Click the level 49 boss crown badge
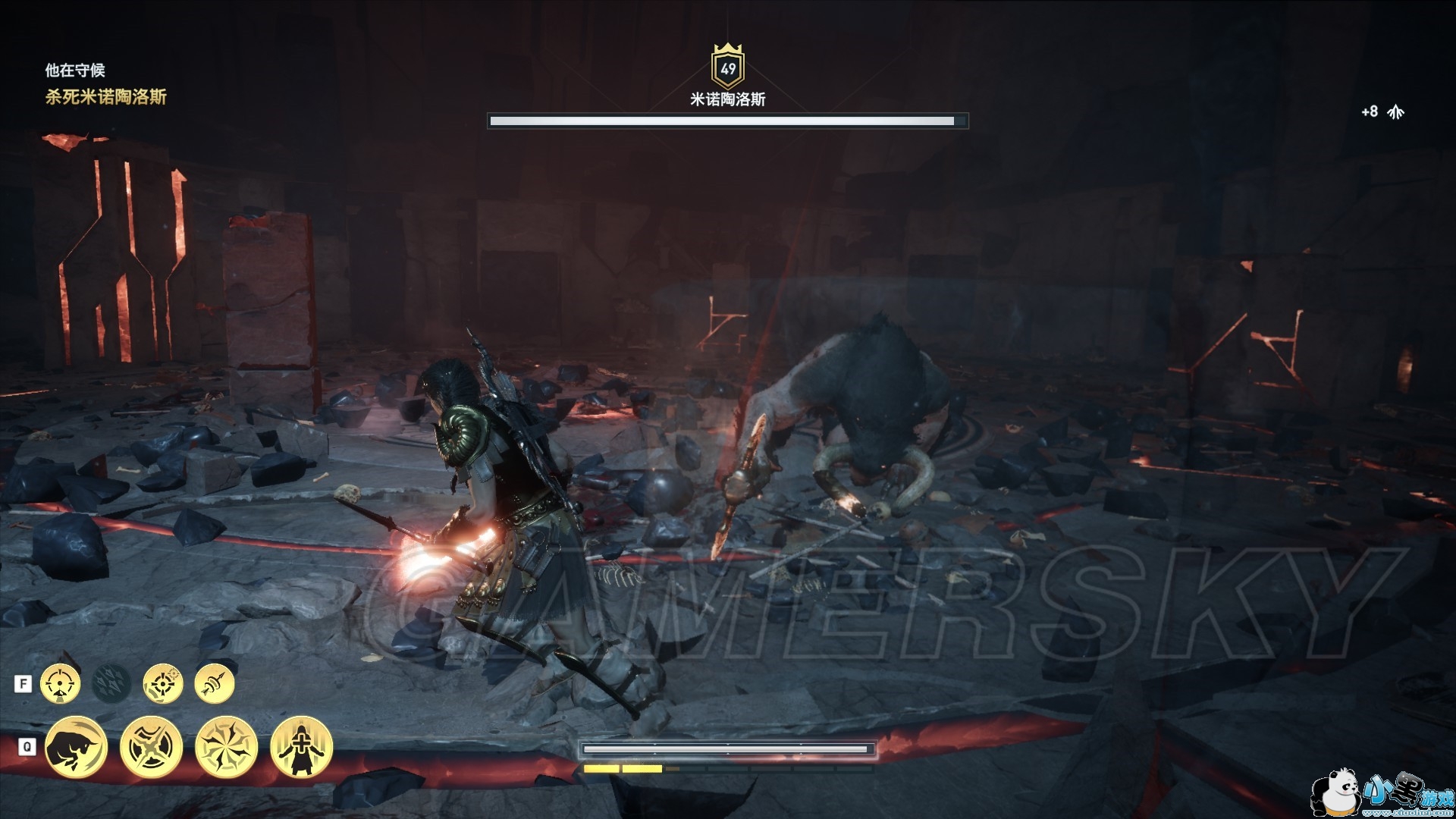This screenshot has height=819, width=1456. [x=728, y=67]
